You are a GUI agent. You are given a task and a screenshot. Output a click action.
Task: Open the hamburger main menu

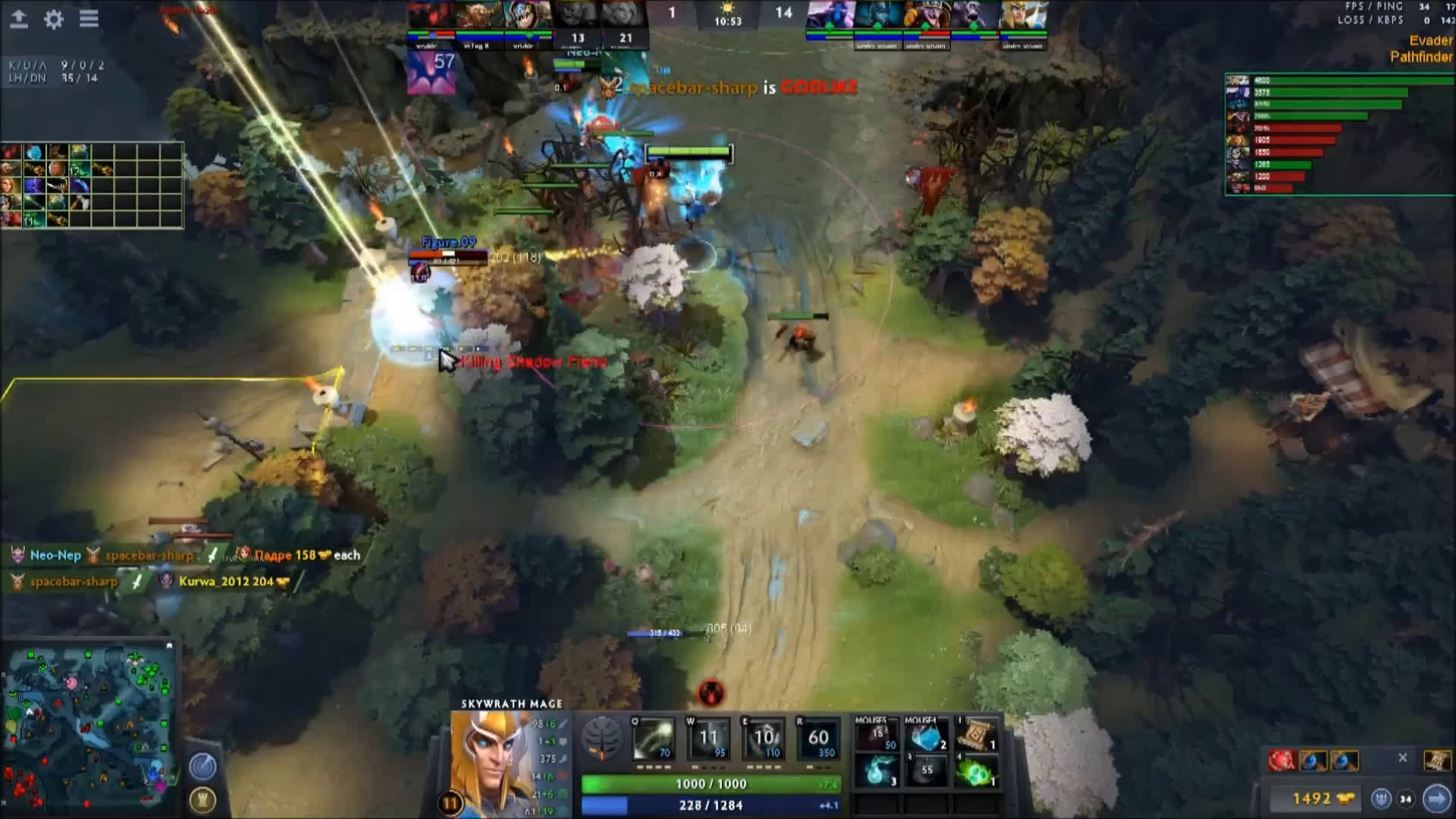89,19
